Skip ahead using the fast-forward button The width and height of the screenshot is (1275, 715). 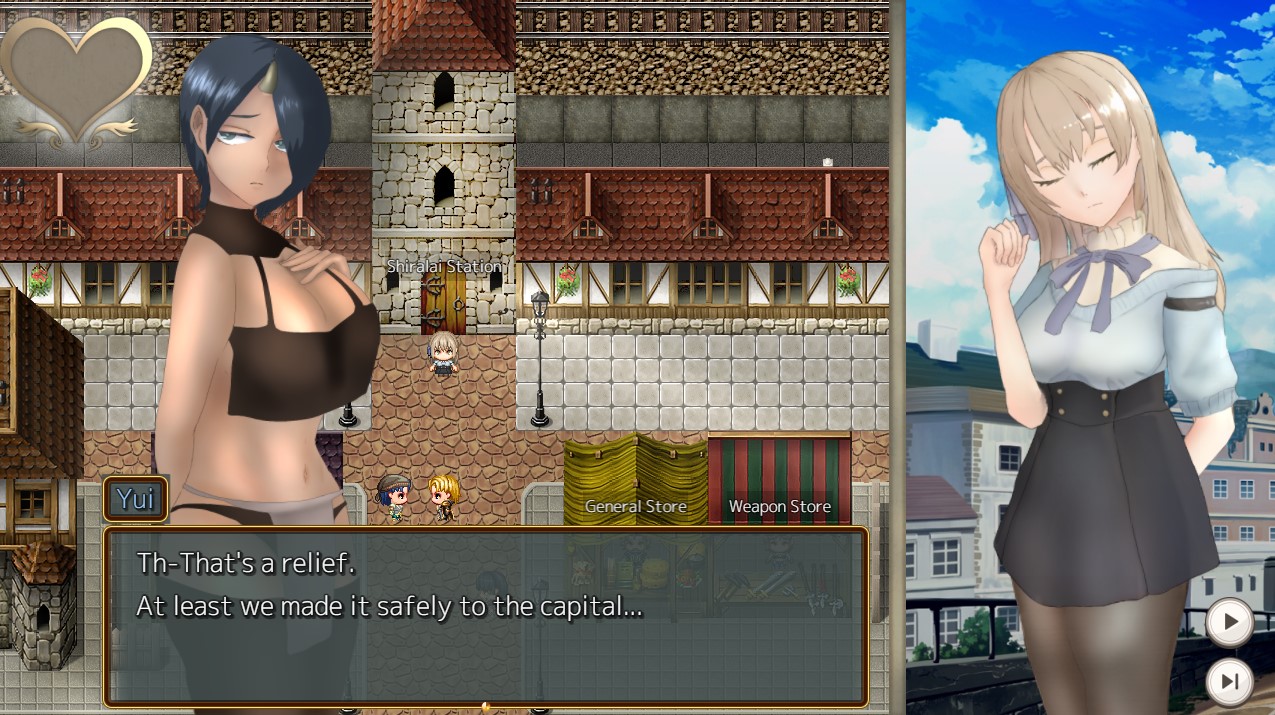click(1229, 681)
